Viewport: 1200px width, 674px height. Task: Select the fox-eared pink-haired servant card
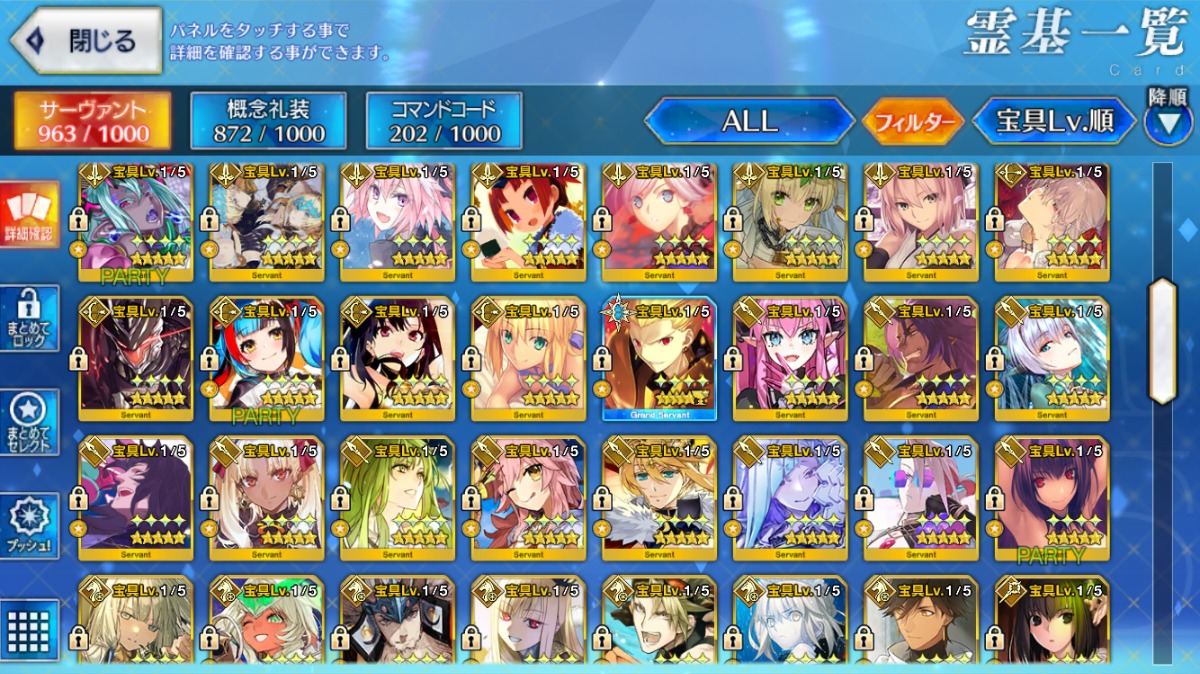pos(528,496)
